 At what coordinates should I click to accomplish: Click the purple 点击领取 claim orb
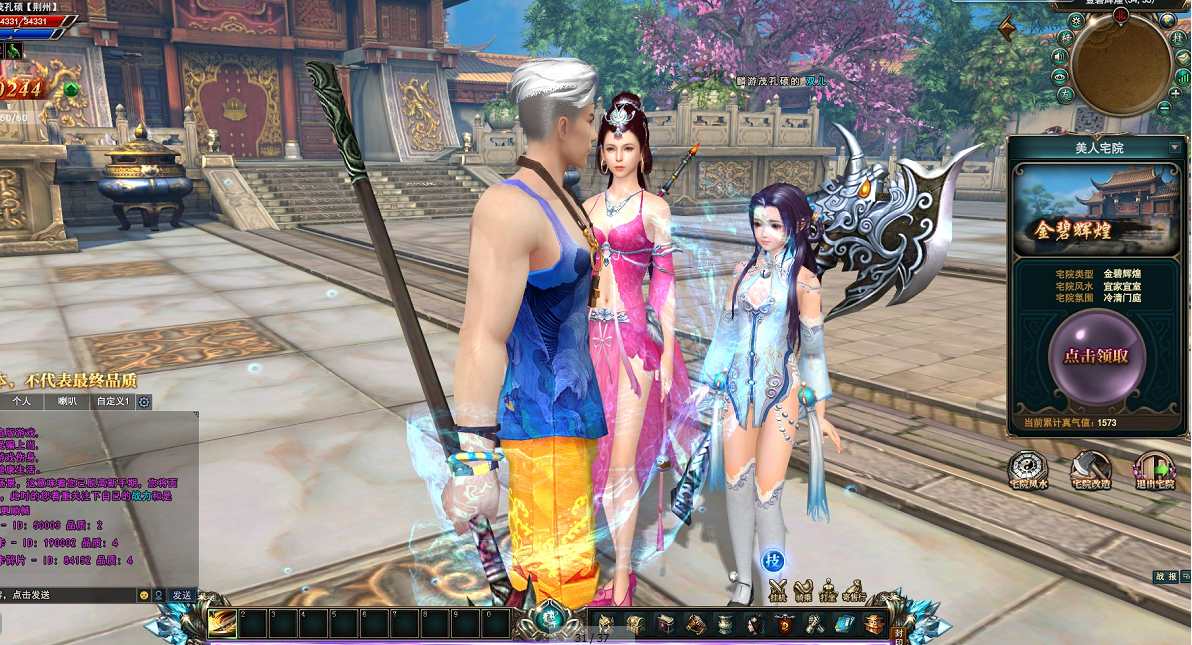coord(1096,356)
